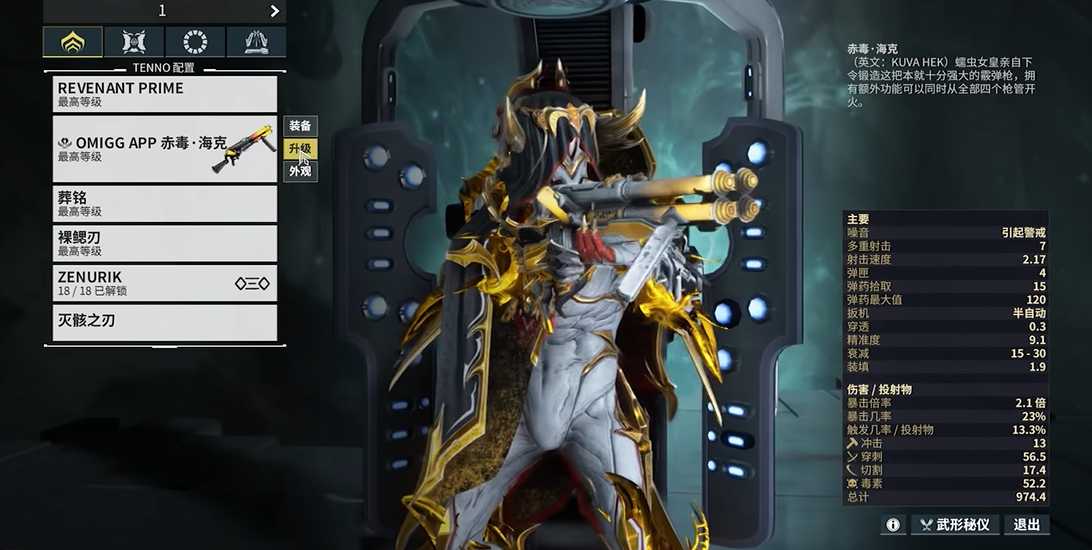Open the 武形秘仪 menu

954,524
